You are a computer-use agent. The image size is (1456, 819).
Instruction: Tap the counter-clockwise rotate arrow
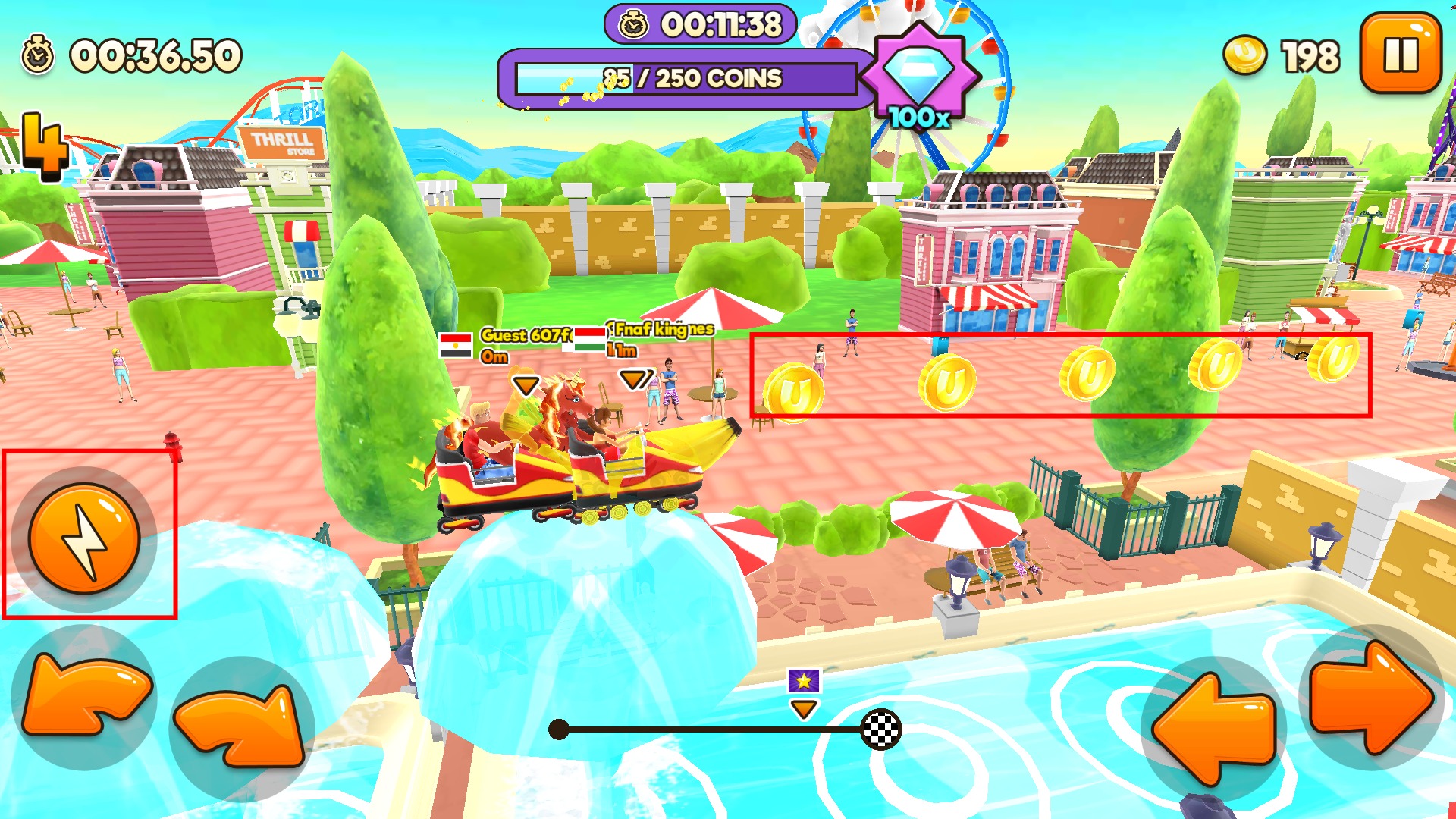tap(83, 698)
